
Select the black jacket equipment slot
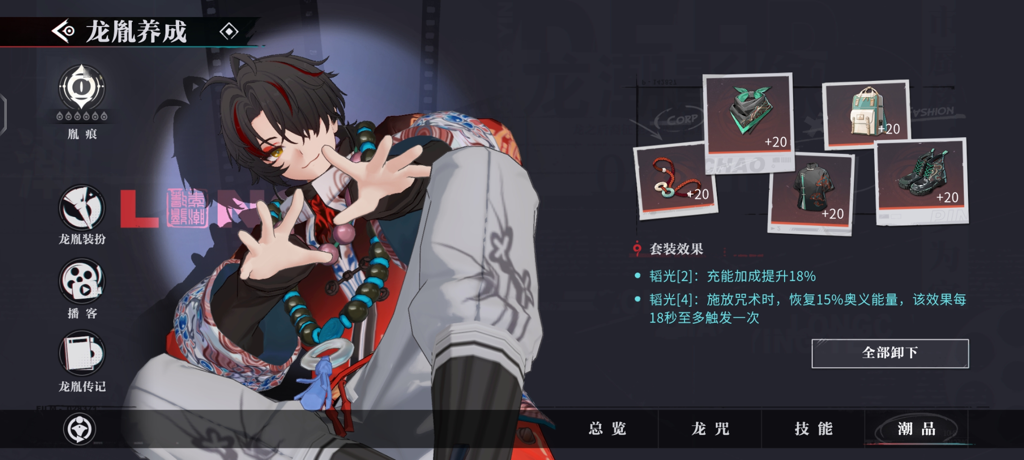click(810, 192)
